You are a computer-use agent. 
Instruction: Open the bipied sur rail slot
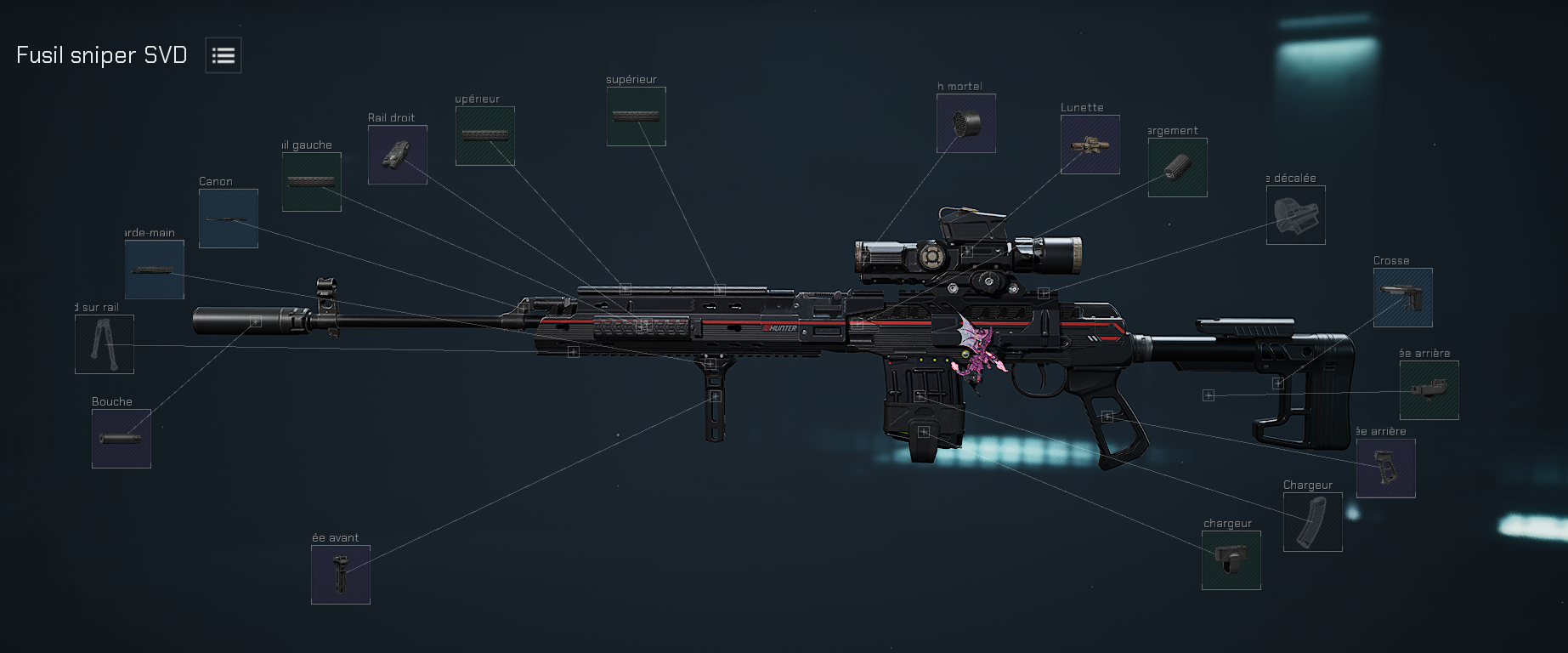pyautogui.click(x=104, y=345)
